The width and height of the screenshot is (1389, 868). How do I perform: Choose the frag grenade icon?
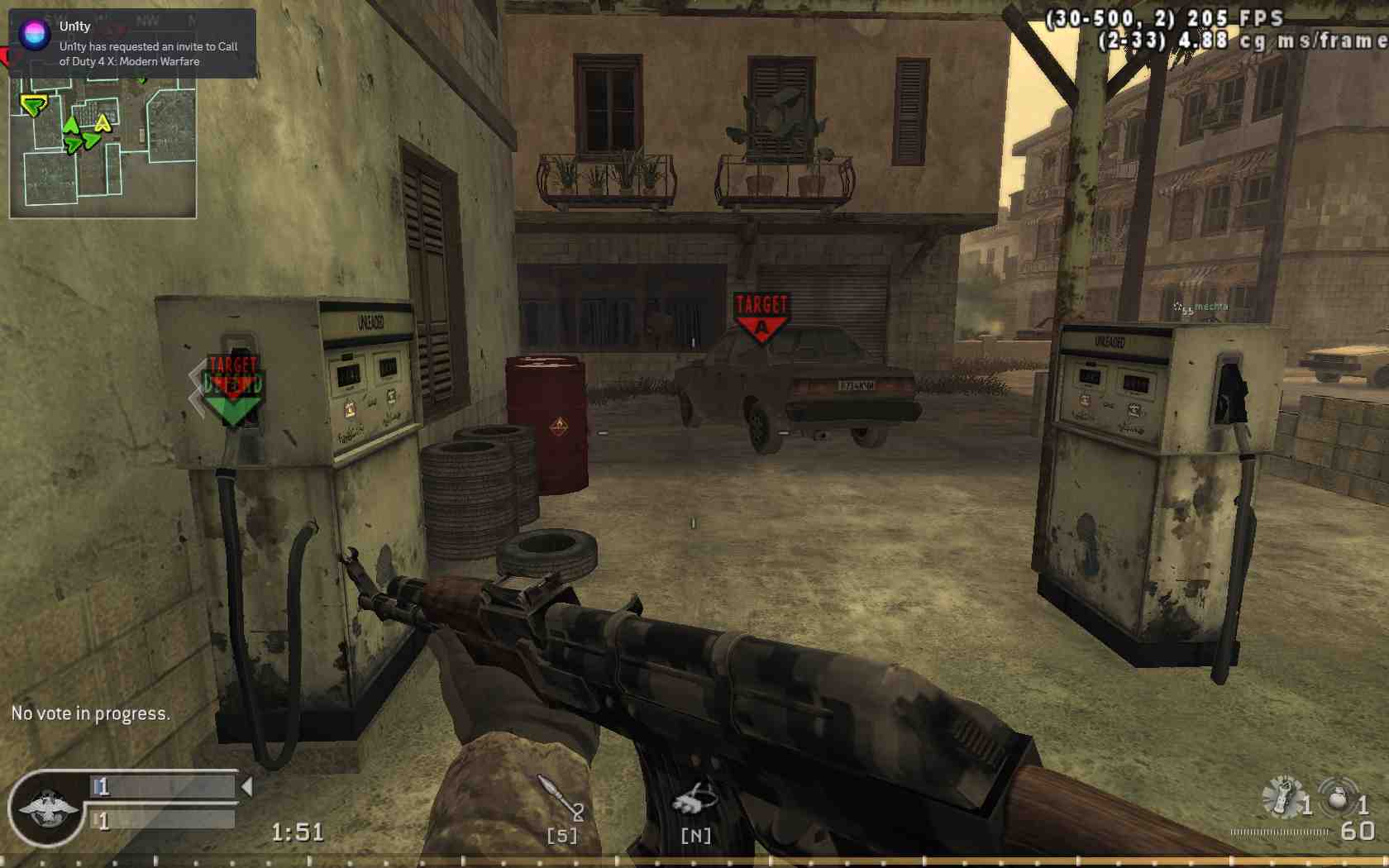coord(1337,799)
